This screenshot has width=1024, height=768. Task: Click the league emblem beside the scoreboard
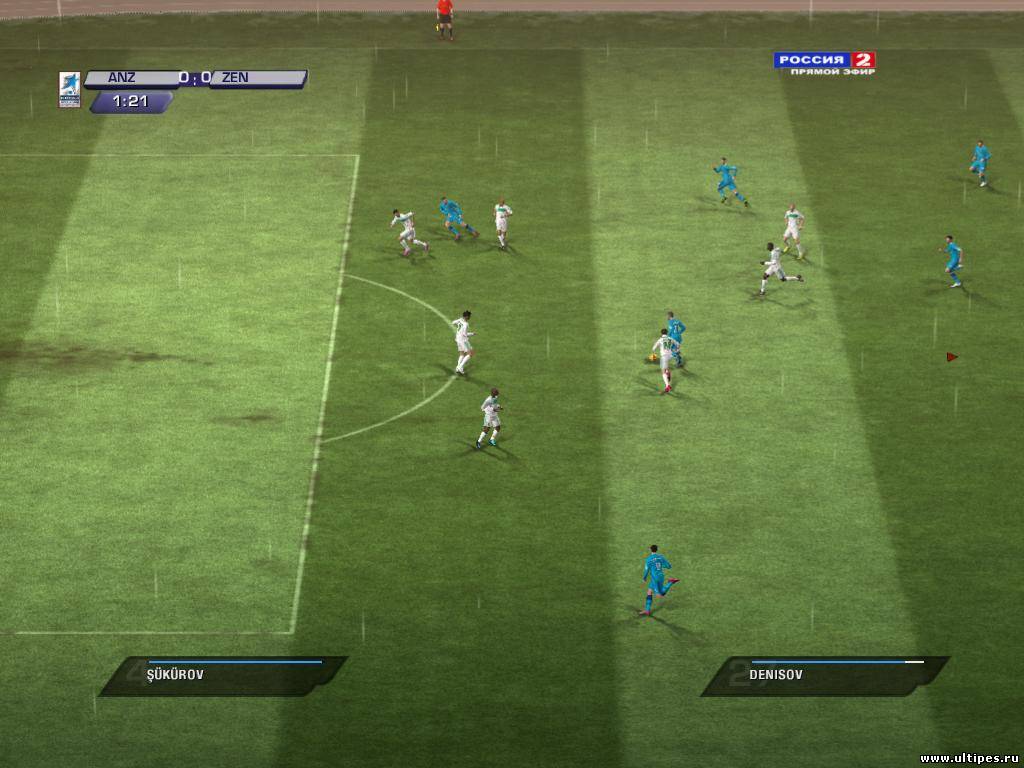70,88
